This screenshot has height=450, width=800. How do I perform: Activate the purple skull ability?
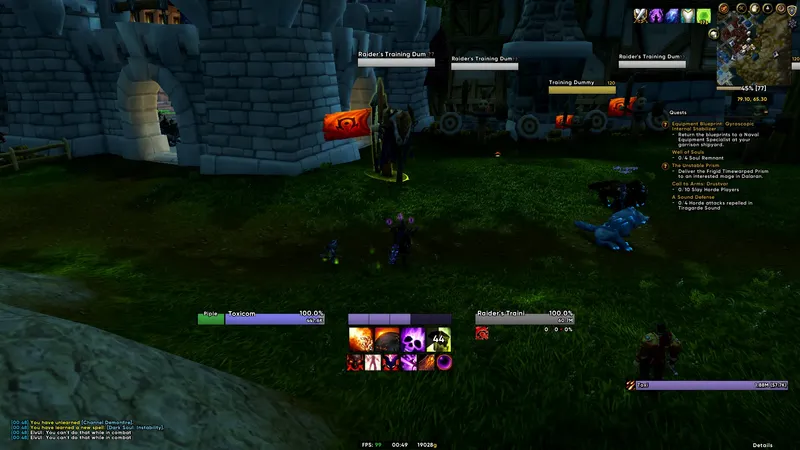tap(411, 340)
